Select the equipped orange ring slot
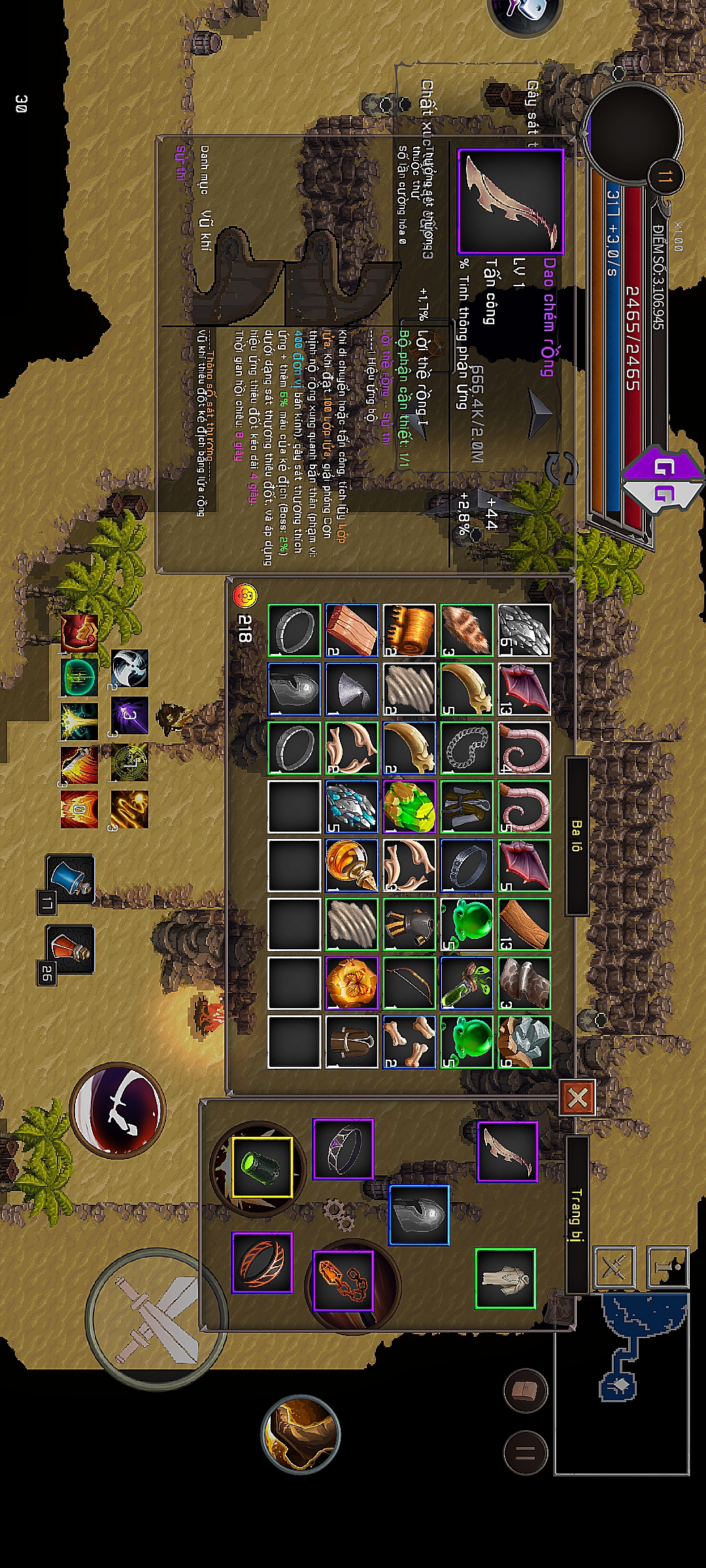This screenshot has width=706, height=1568. [x=263, y=1262]
